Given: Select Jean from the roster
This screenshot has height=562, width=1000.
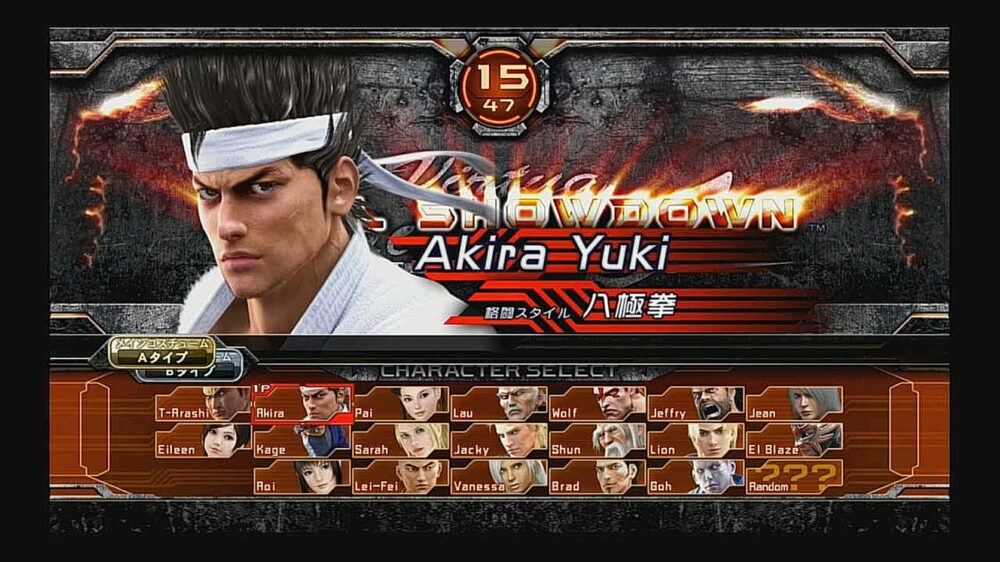Looking at the screenshot, I should 794,404.
